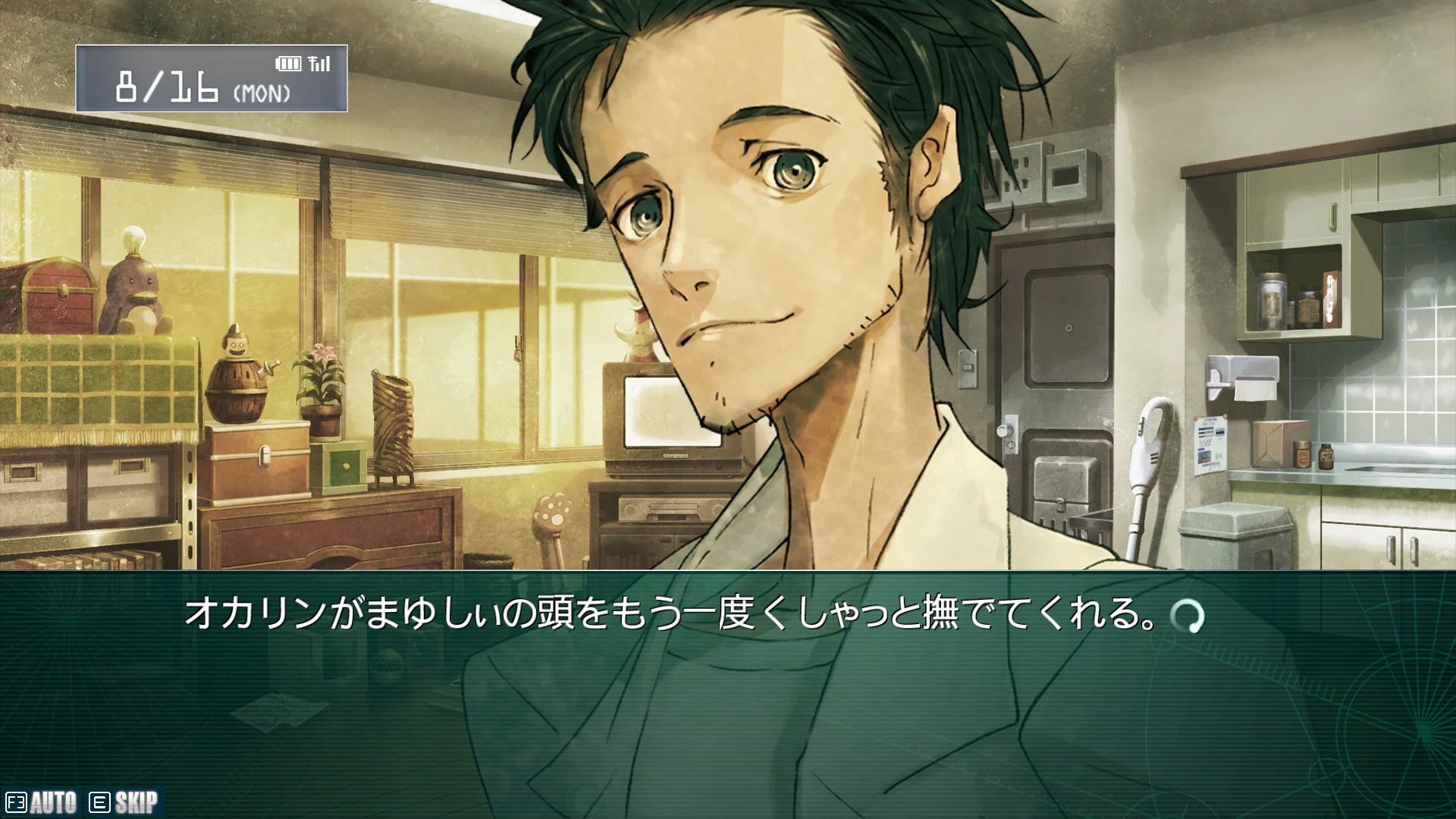The width and height of the screenshot is (1456, 819).
Task: Toggle AUTO text advance mode
Action: (42, 802)
